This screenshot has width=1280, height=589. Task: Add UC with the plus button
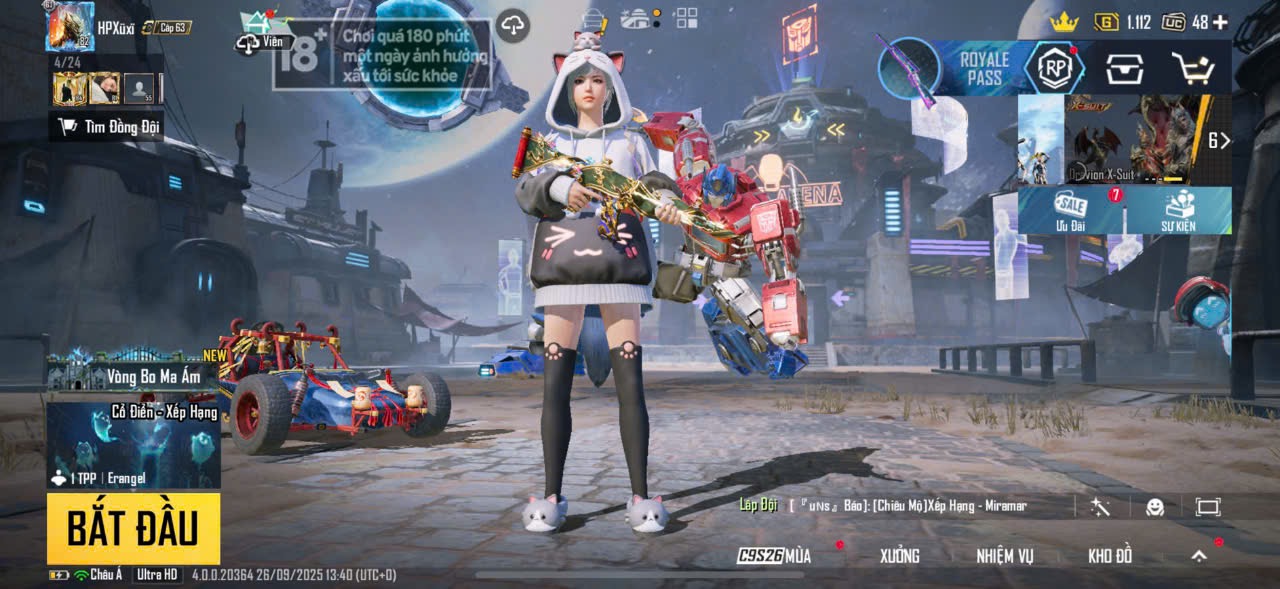coord(1220,22)
